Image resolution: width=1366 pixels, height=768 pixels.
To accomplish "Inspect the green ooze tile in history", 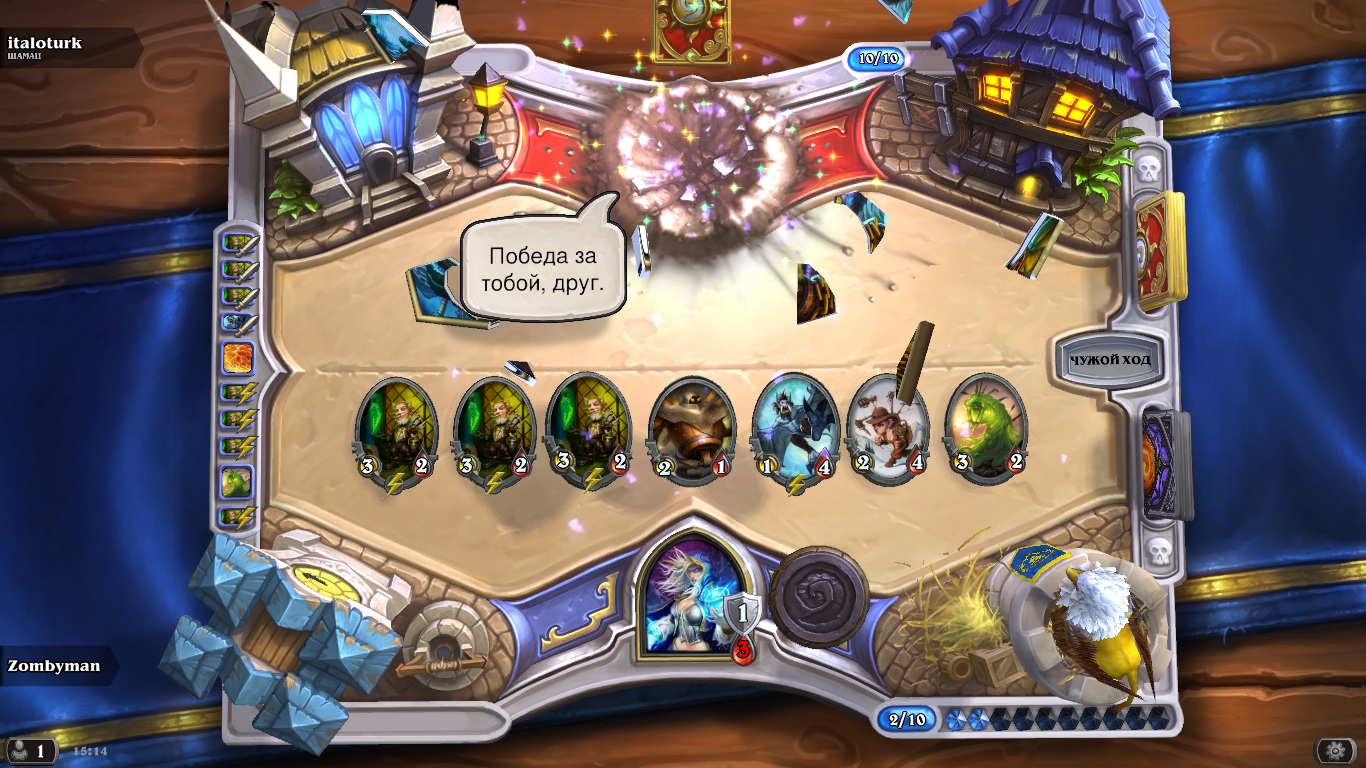I will (x=238, y=482).
